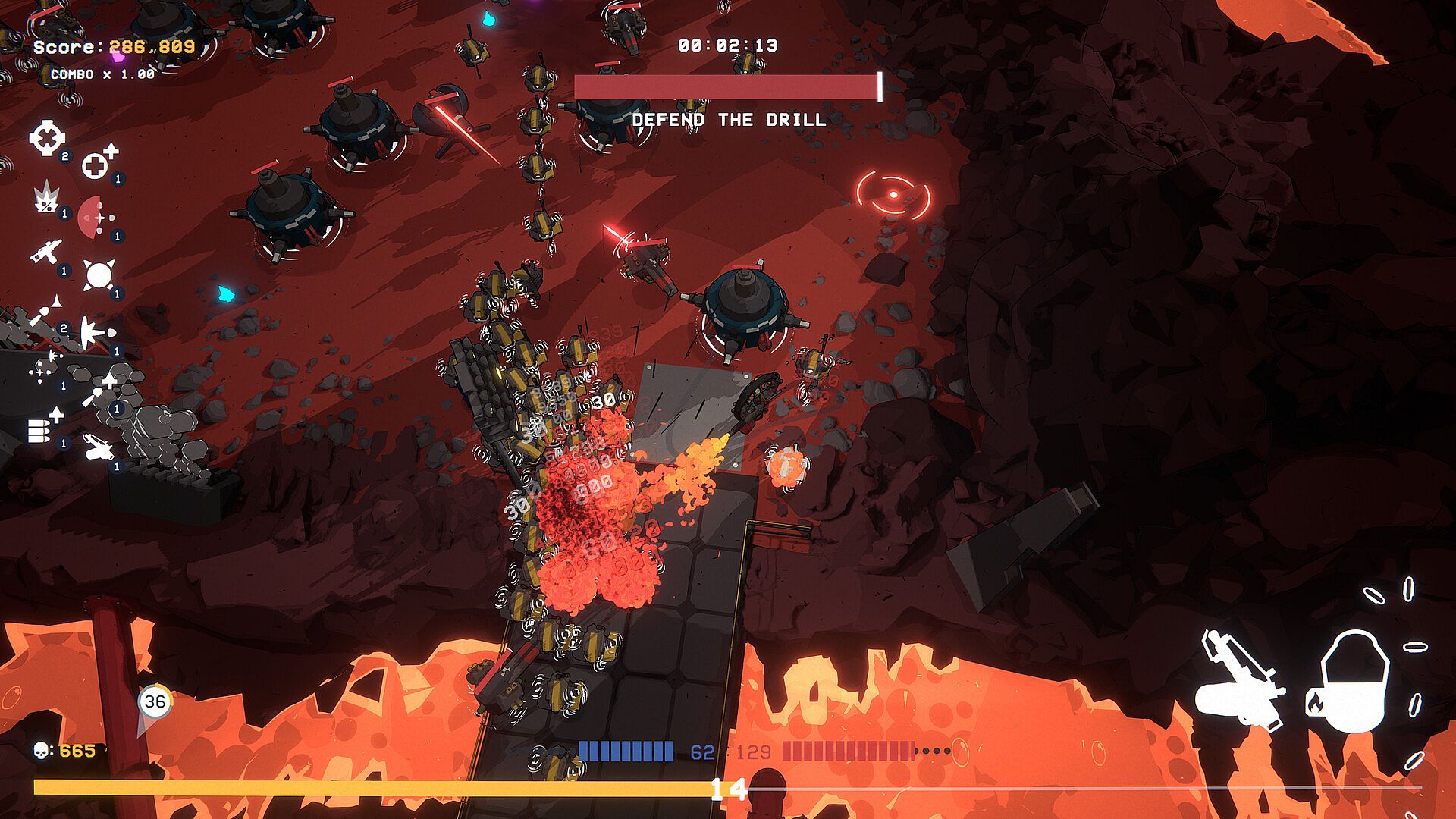Select the spiked ball upgrade icon
Screen dimensions: 1456x819
pyautogui.click(x=99, y=275)
